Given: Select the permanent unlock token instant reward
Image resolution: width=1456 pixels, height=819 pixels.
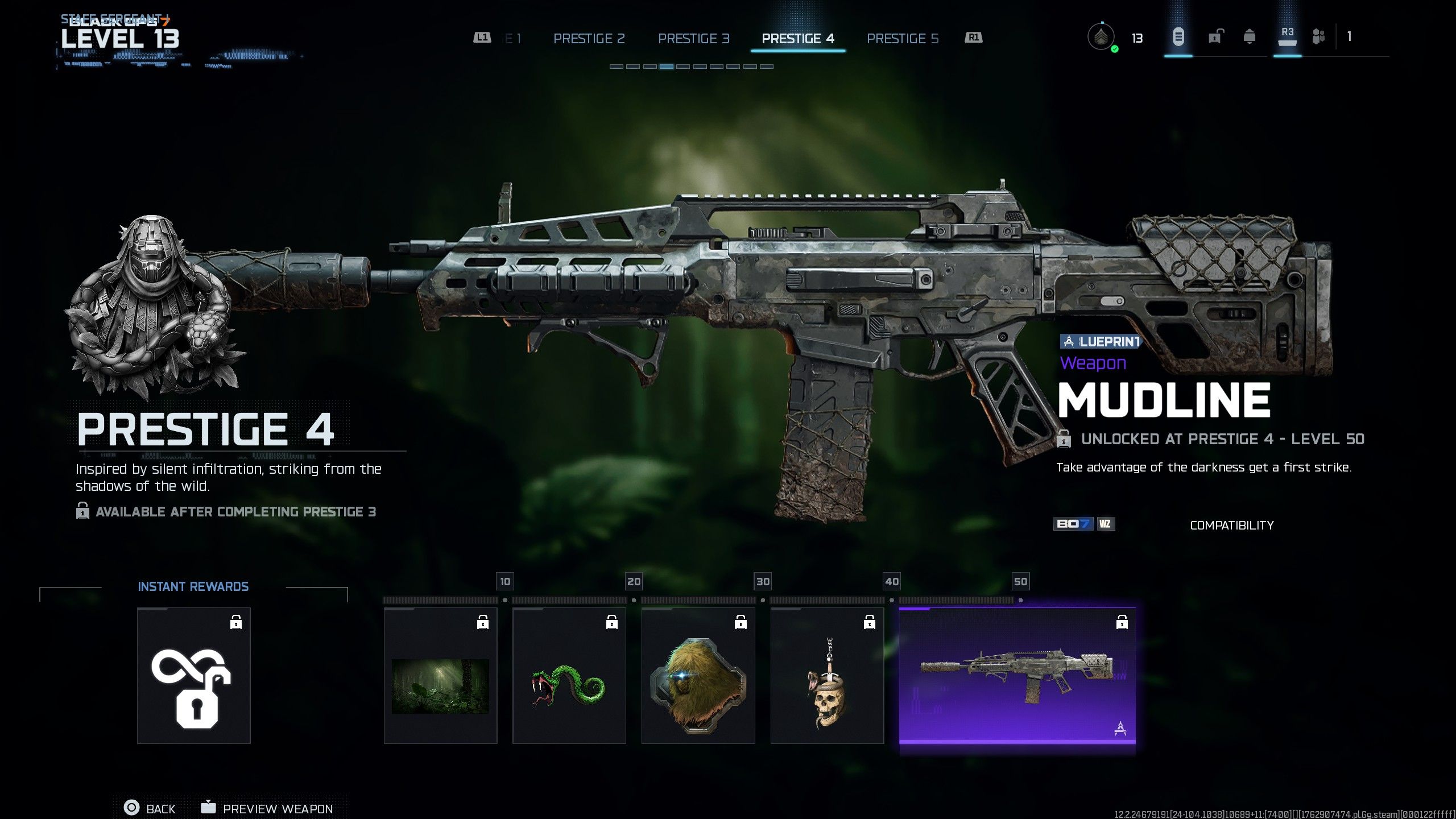Looking at the screenshot, I should point(193,675).
